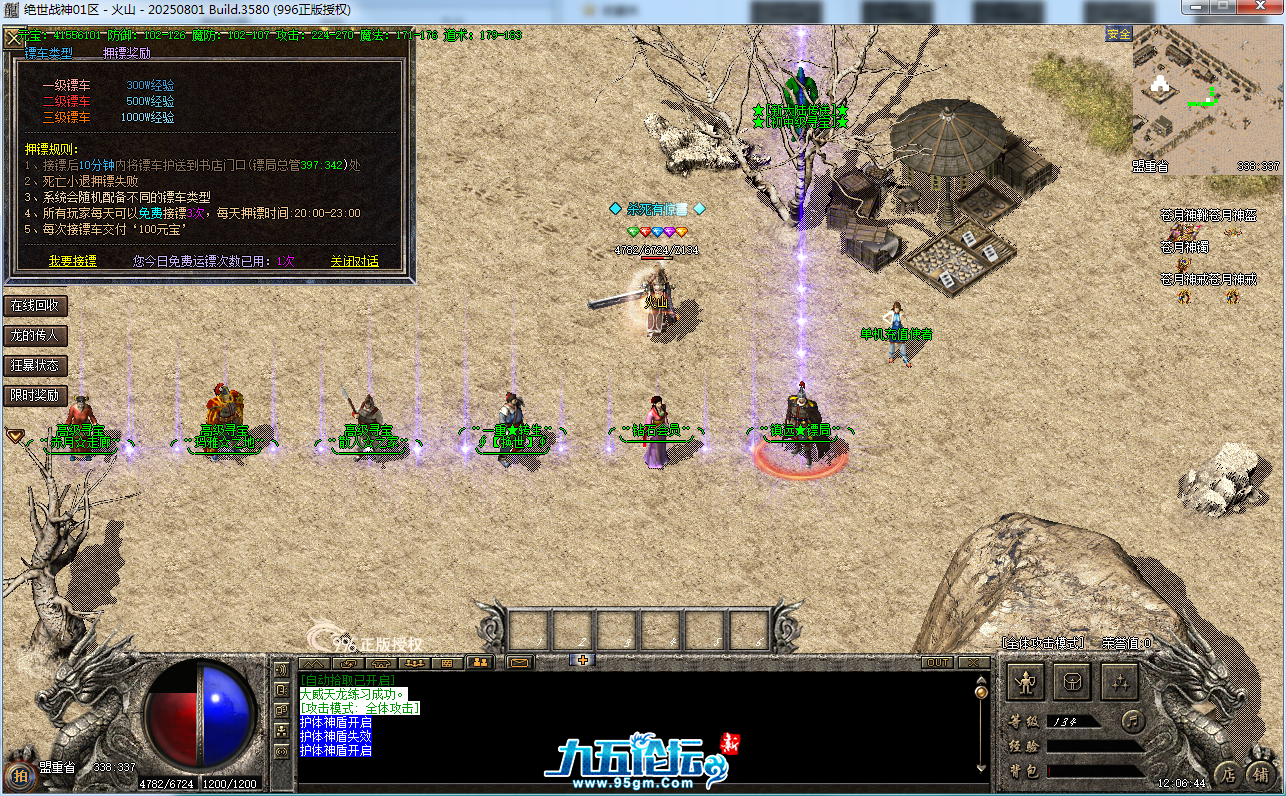The image size is (1286, 796).
Task: Activate the 狂暴状态 button
Action: coord(35,365)
